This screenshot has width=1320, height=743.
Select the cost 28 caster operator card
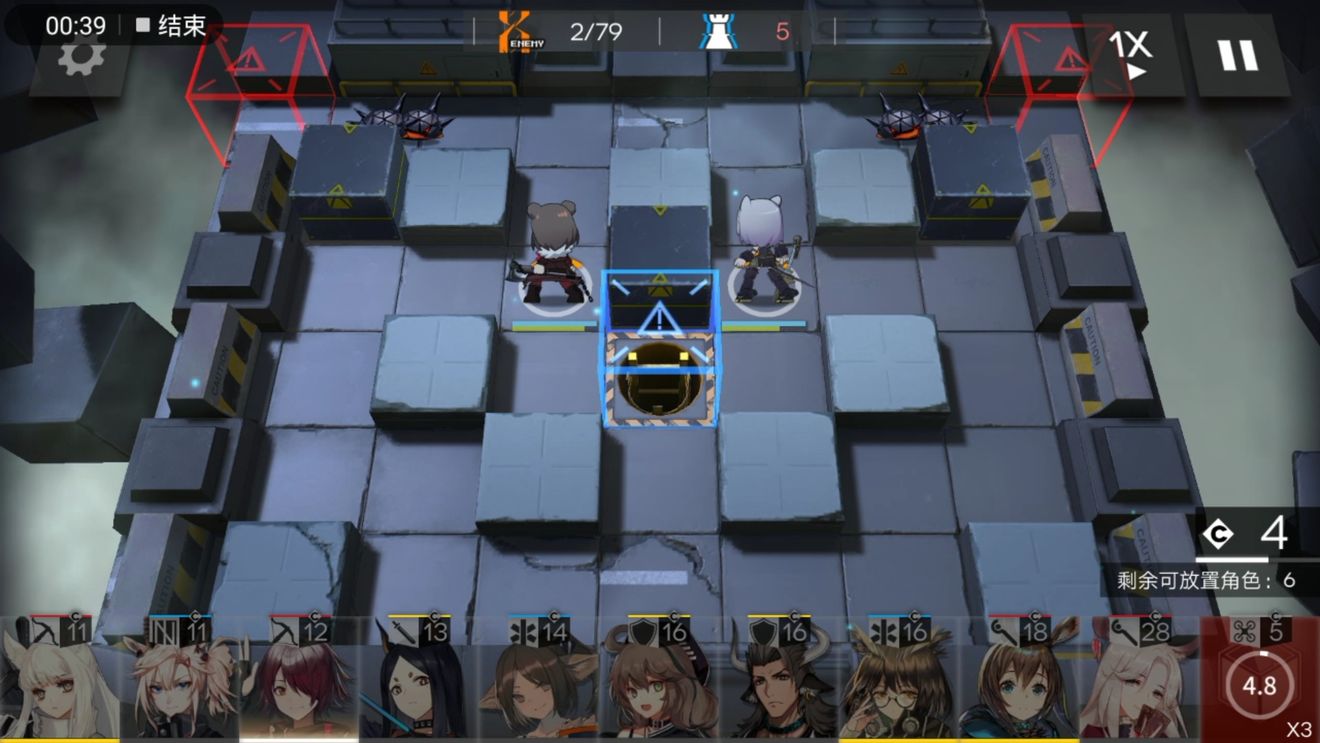coord(1140,680)
